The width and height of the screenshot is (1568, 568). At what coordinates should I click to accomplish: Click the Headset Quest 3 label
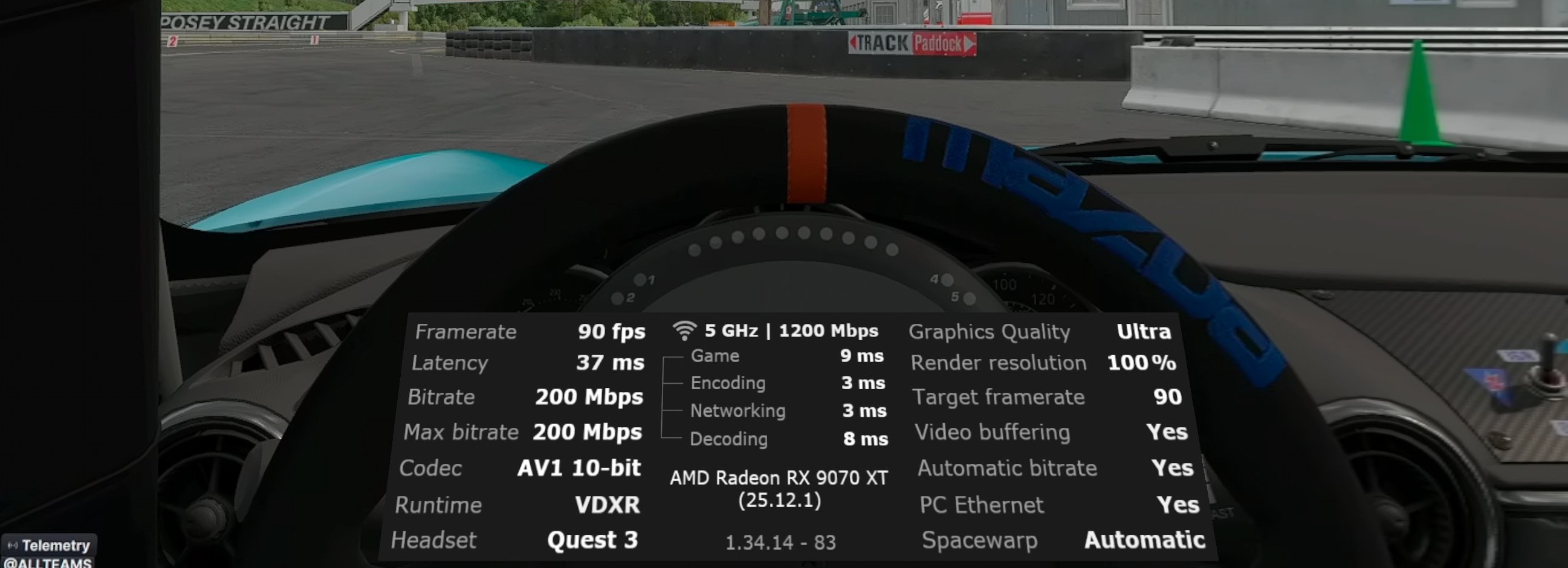592,540
